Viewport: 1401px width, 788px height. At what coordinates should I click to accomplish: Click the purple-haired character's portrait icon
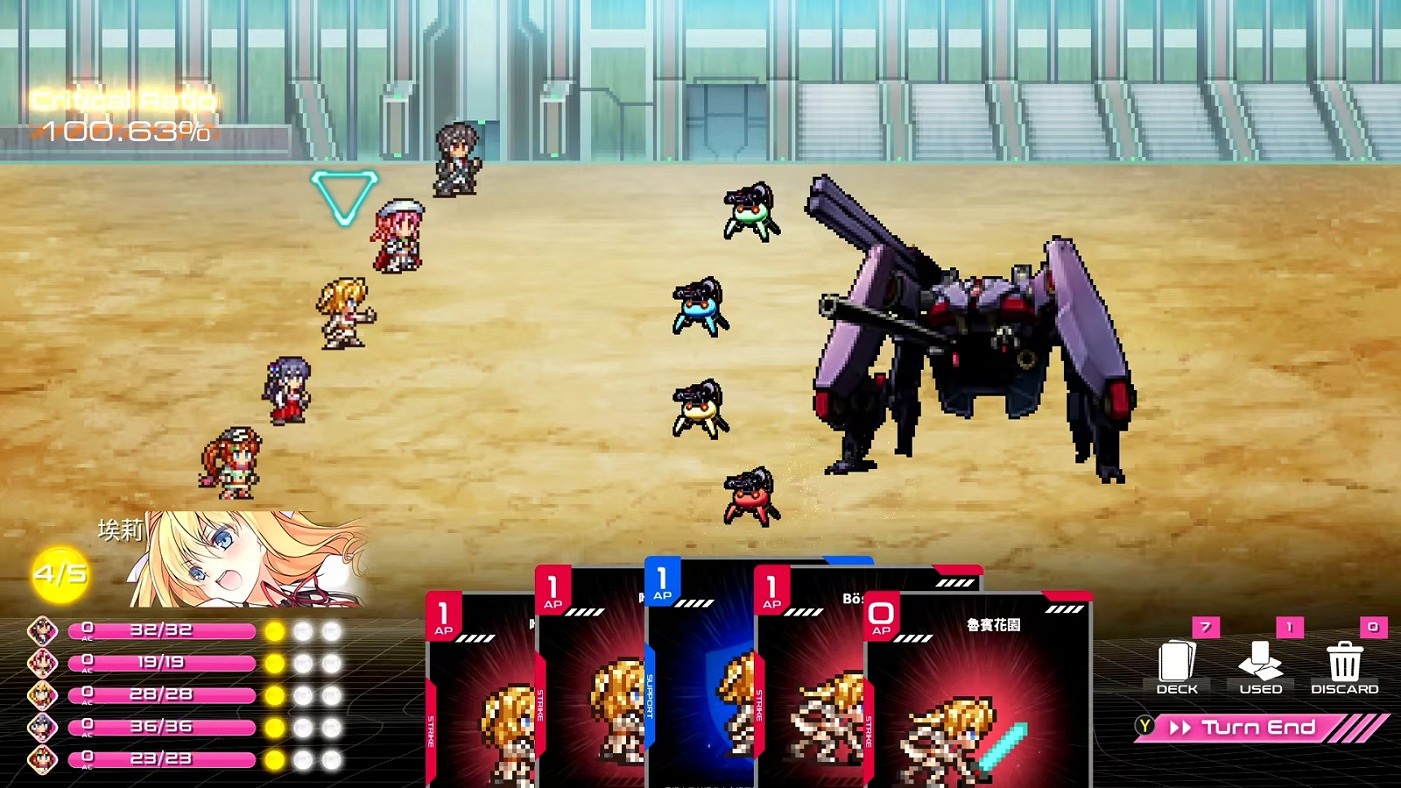(x=42, y=726)
